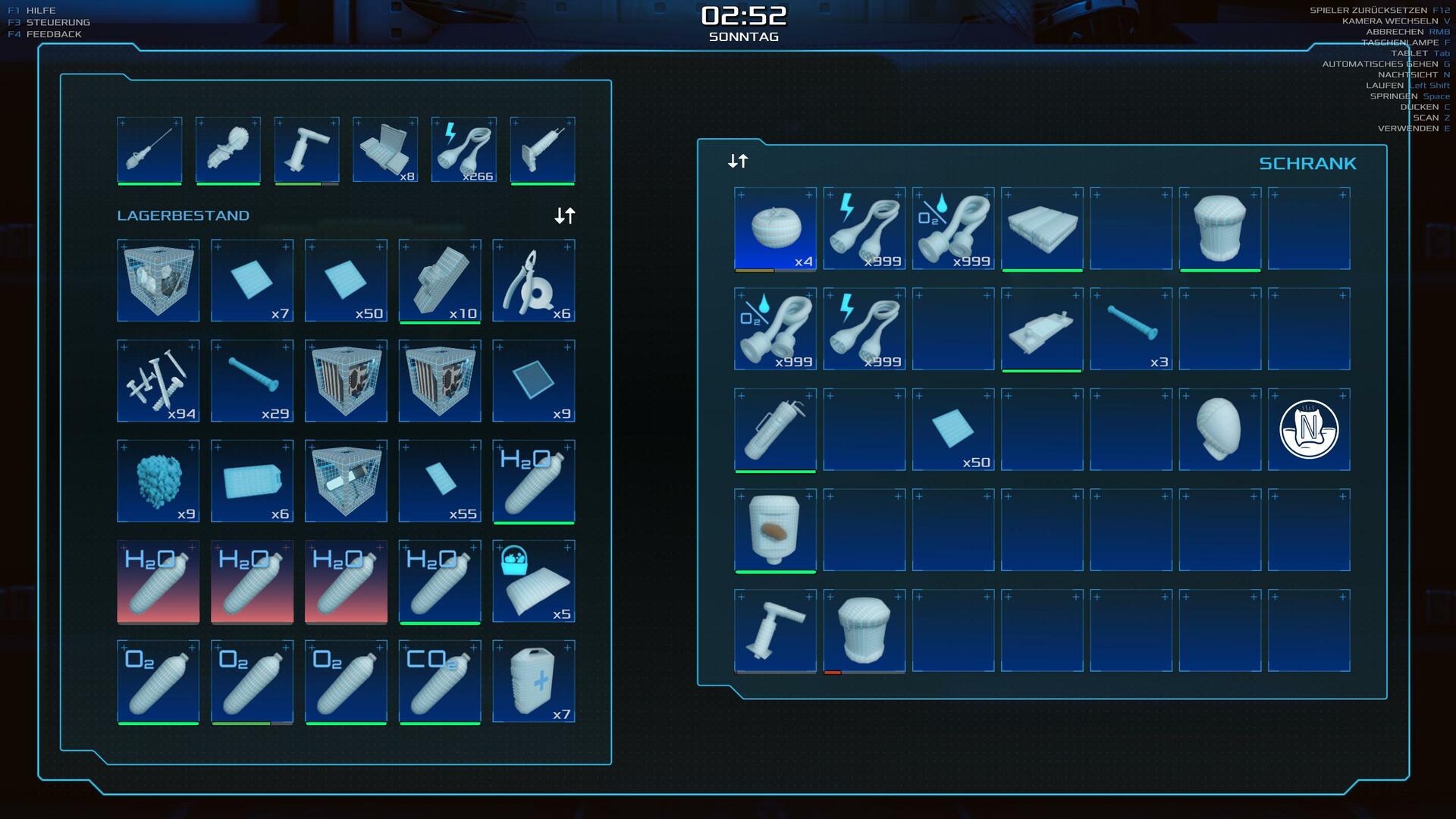The height and width of the screenshot is (819, 1456).
Task: Sort the Lagerbestand inventory
Action: [x=565, y=216]
